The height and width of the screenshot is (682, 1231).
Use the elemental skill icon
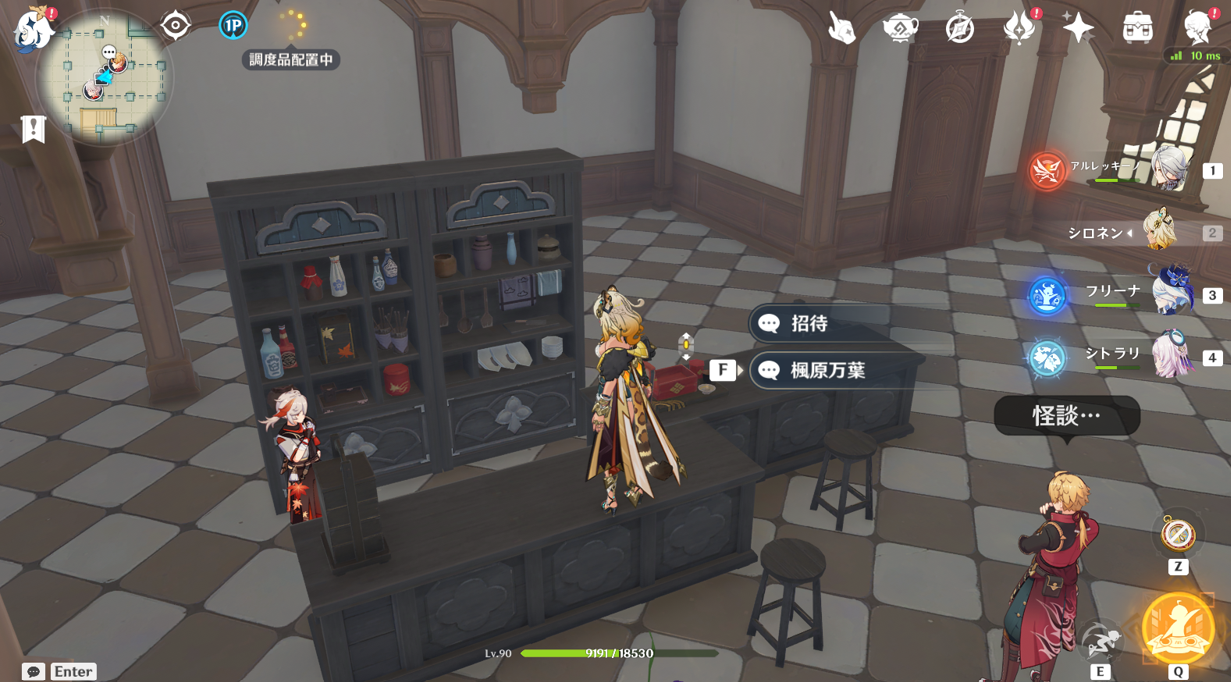pyautogui.click(x=1100, y=639)
